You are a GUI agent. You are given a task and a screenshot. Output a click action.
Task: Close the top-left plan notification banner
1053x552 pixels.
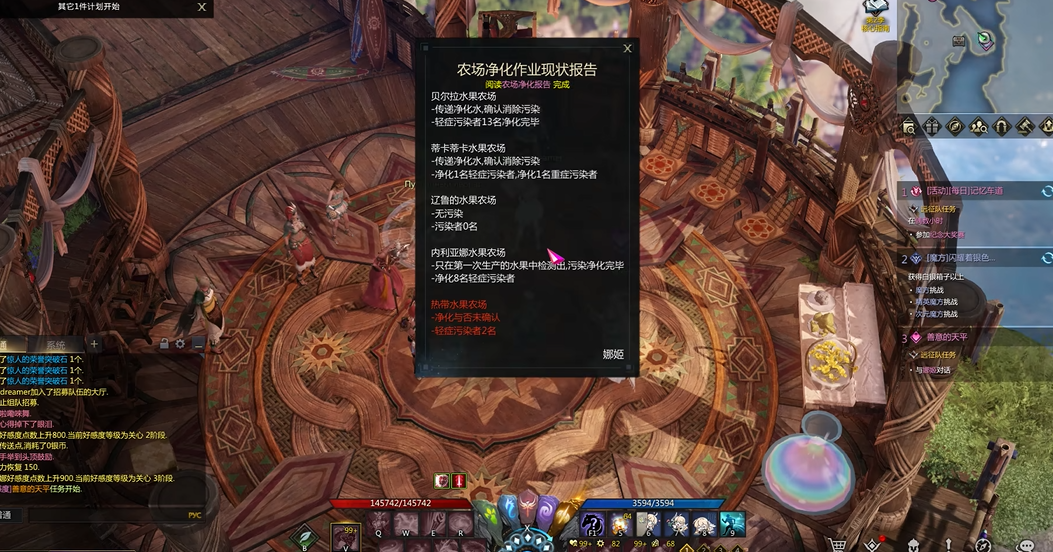[x=202, y=7]
